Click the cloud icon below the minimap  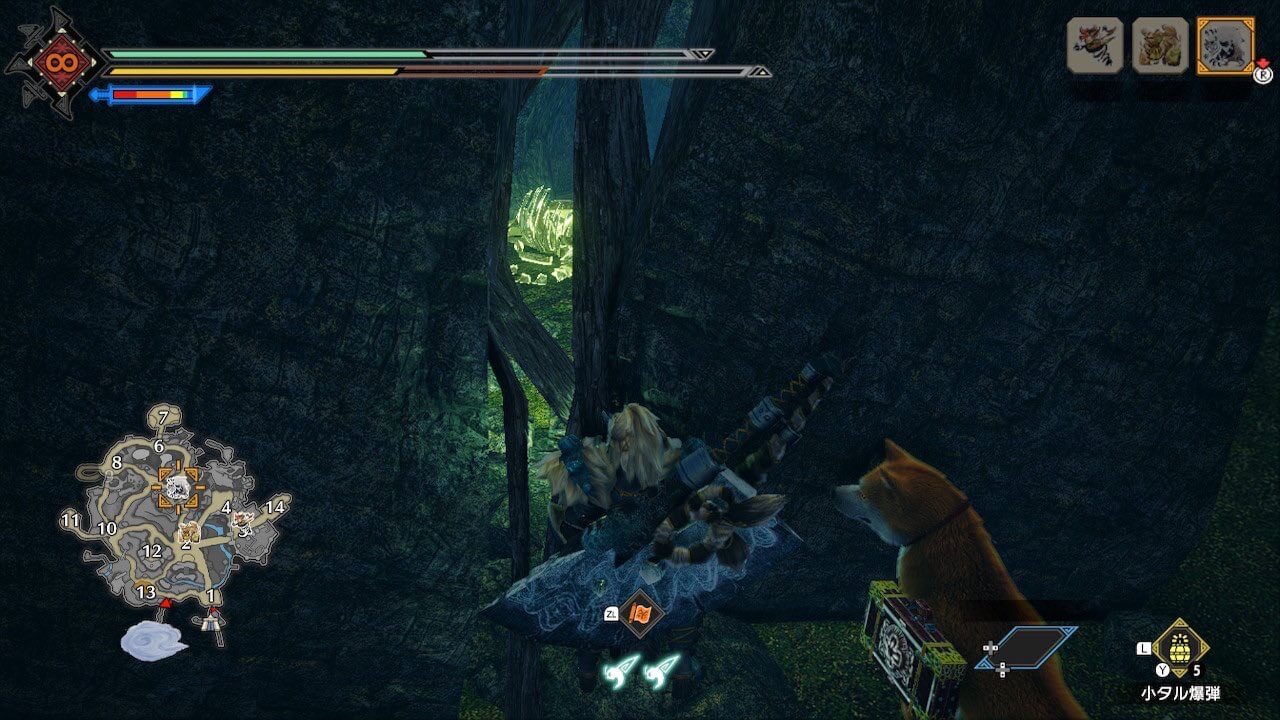point(153,640)
